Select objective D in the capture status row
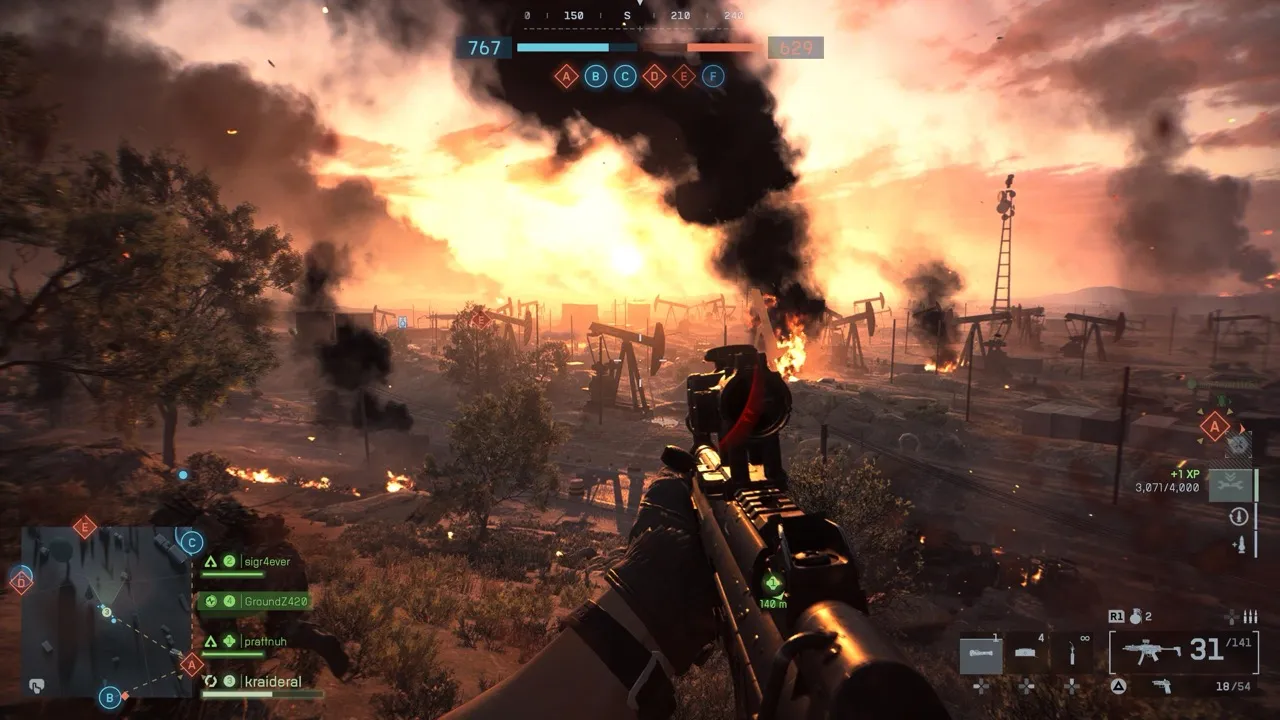The image size is (1280, 720). (654, 76)
